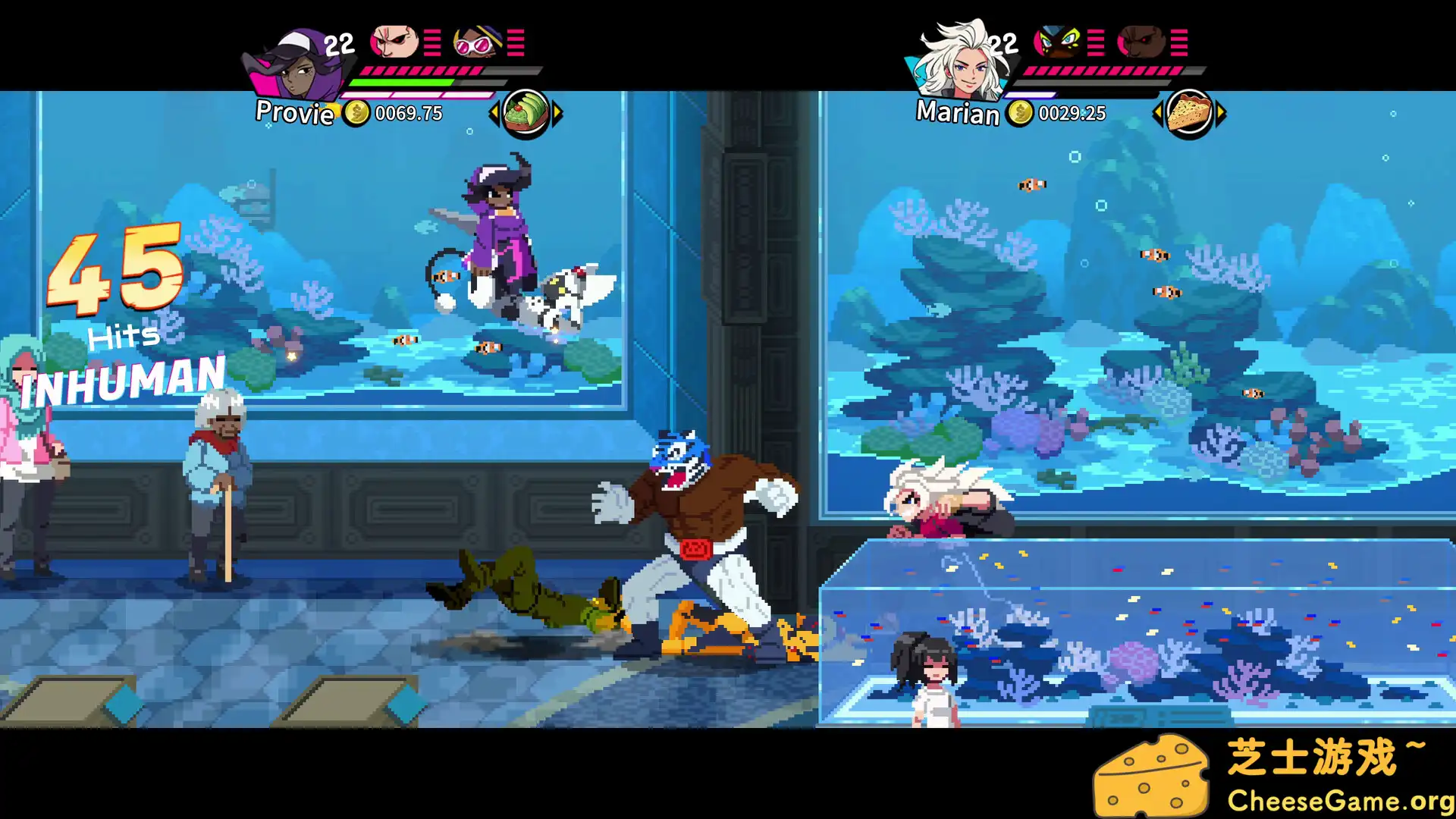1456x819 pixels.
Task: Cycle next item with Provie's right arrow
Action: tap(558, 111)
